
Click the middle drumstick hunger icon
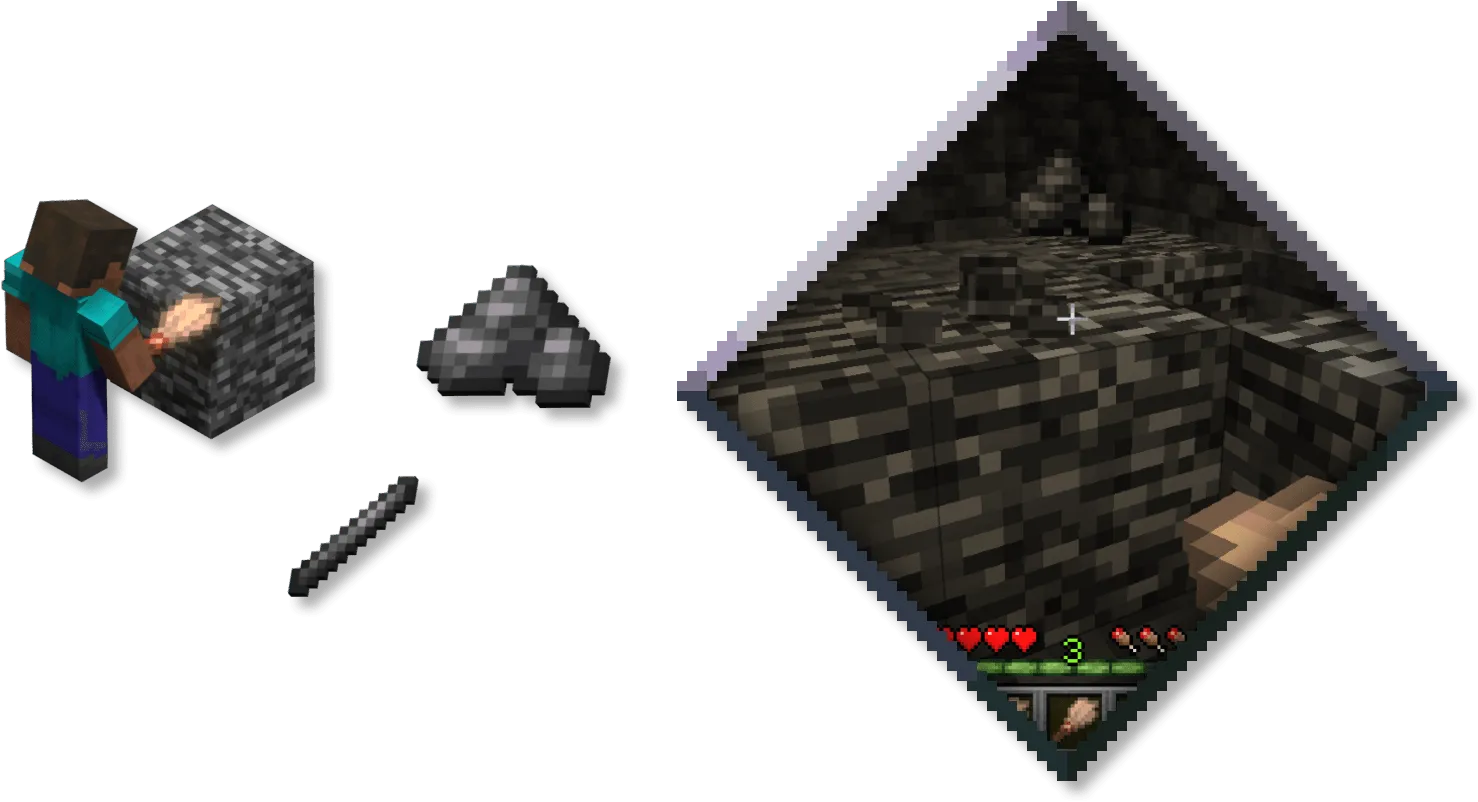pyautogui.click(x=1147, y=636)
